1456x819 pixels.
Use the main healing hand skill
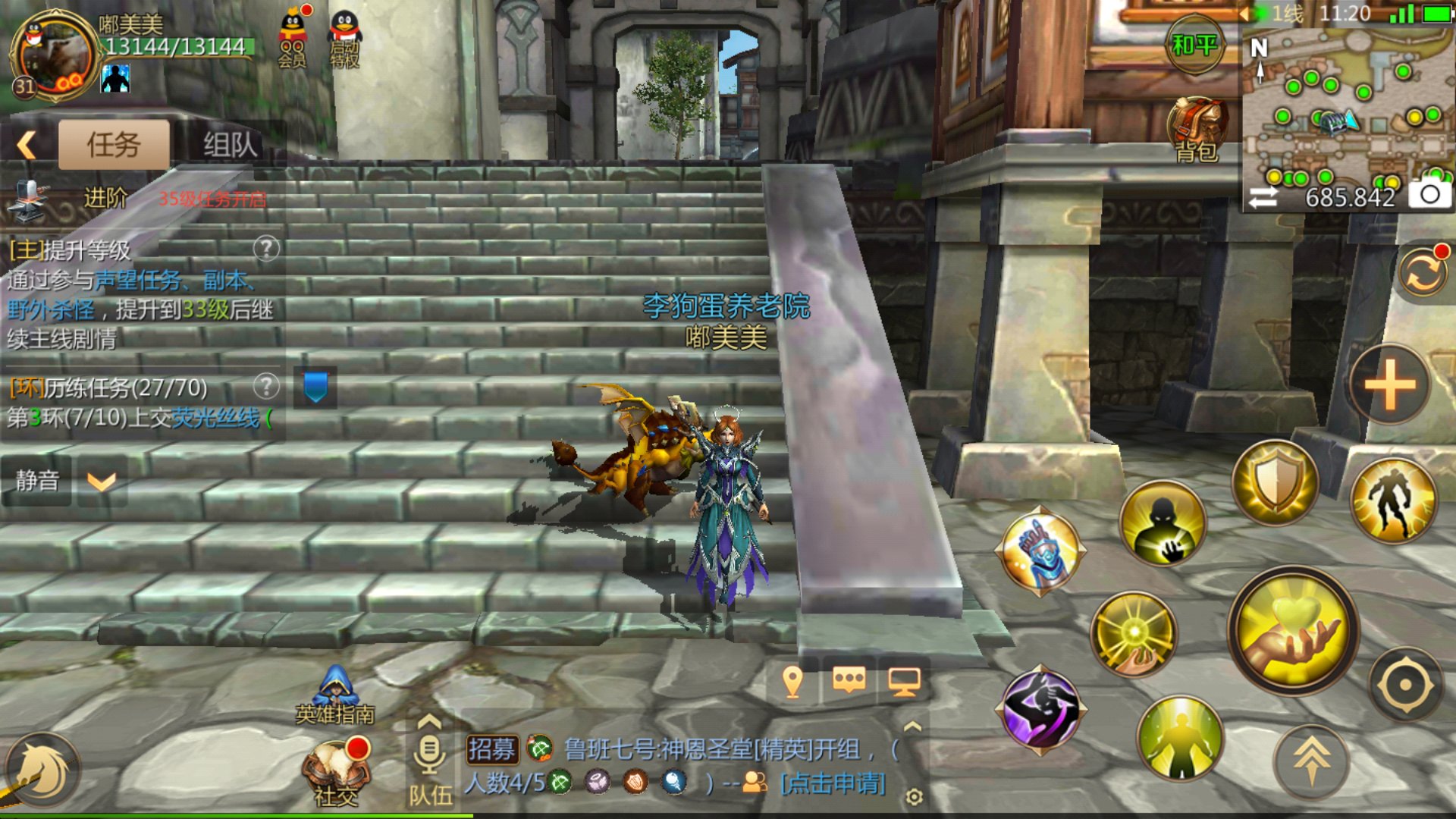tap(1293, 631)
